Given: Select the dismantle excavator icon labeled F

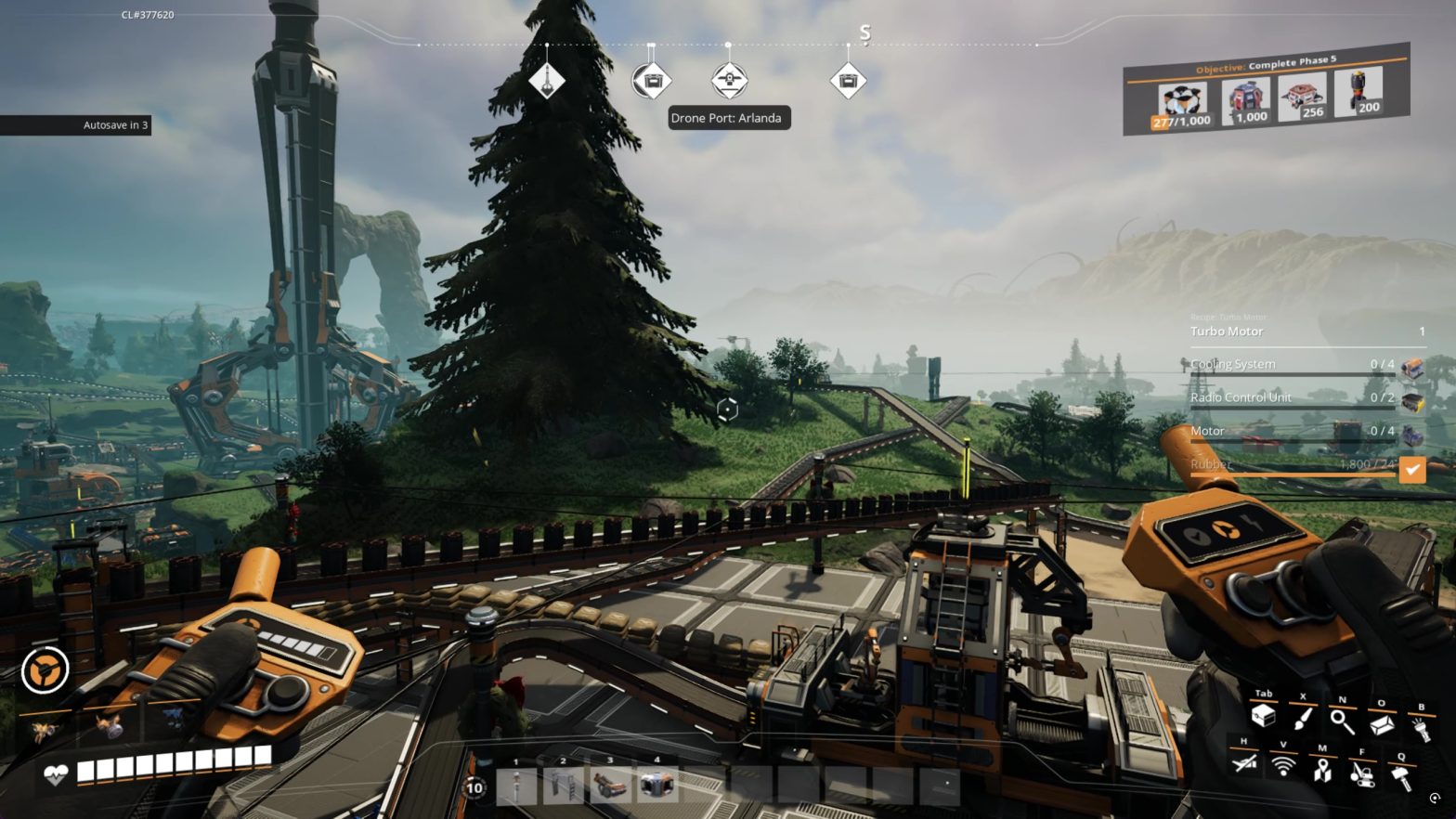Looking at the screenshot, I should click(x=1361, y=773).
